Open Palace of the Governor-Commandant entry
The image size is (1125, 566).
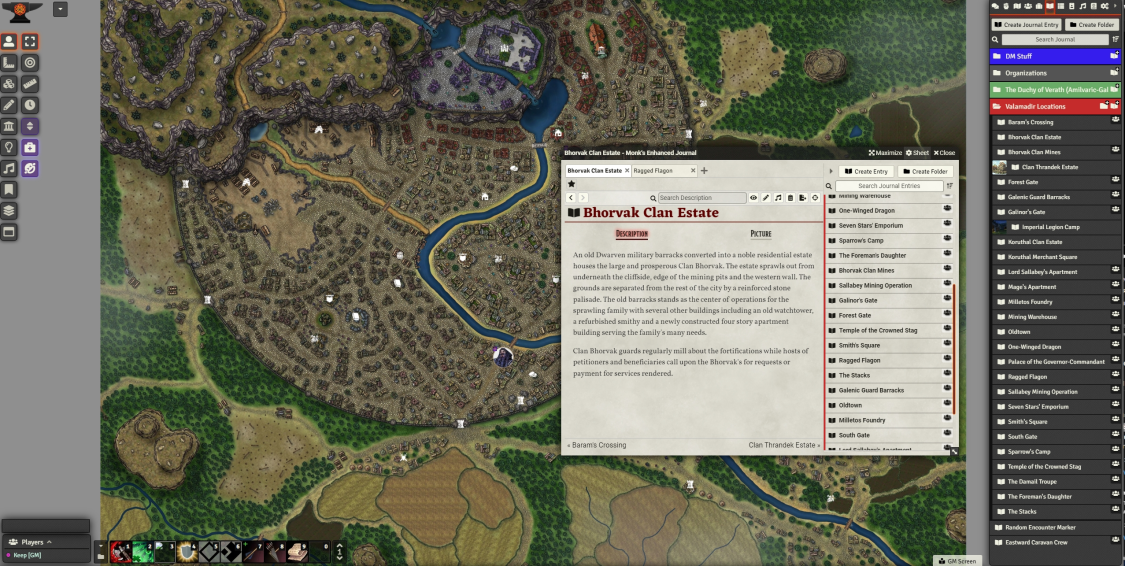[x=1056, y=362]
